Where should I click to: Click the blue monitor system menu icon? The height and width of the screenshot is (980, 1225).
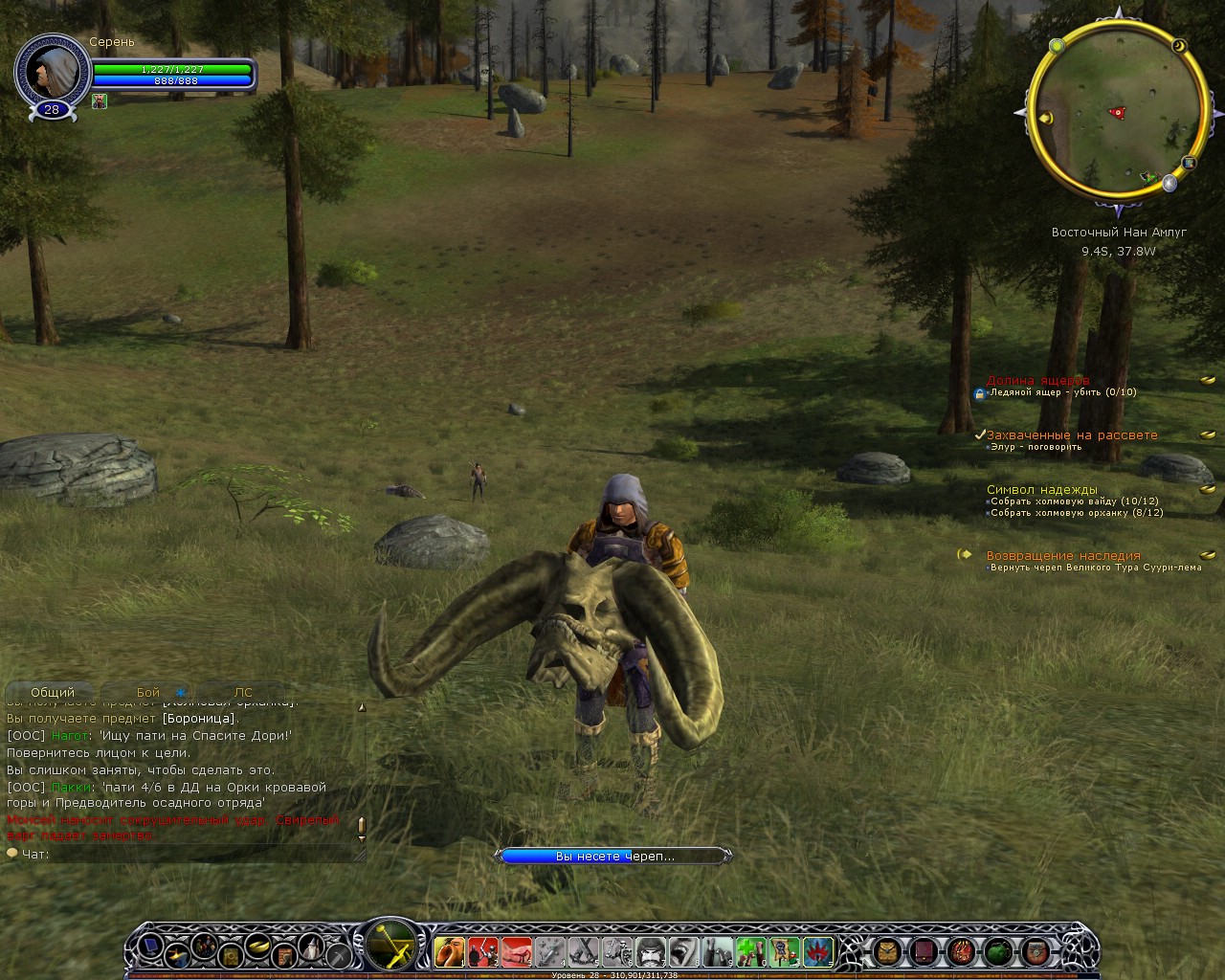tap(151, 947)
